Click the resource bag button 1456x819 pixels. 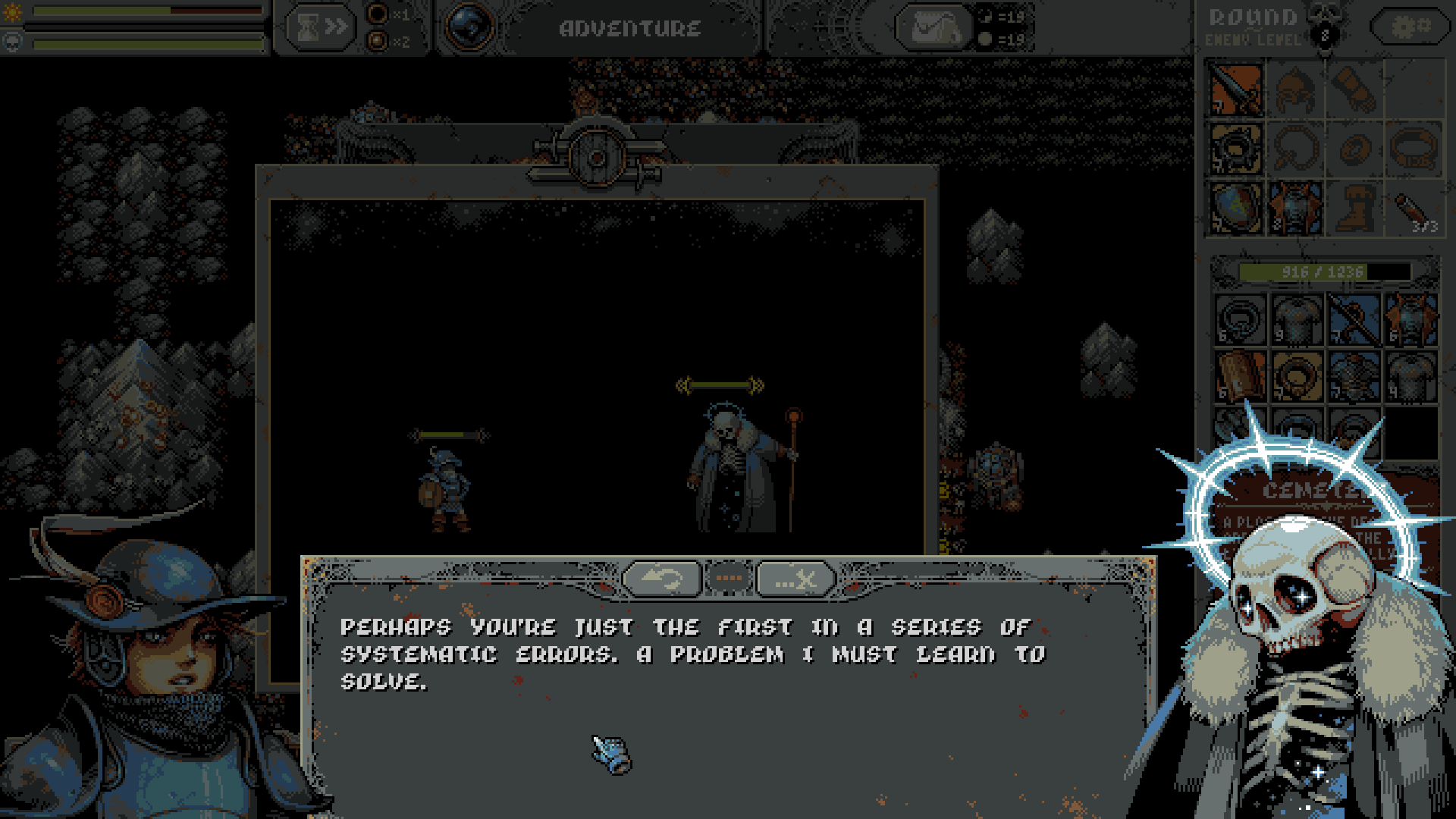point(934,28)
